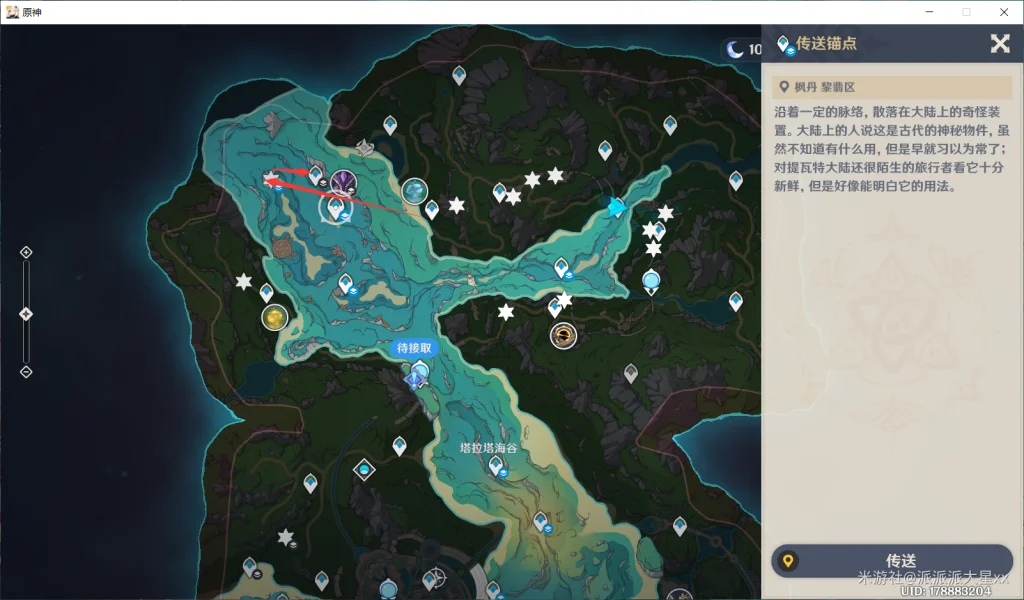Select the golden round marker near west coast
1024x600 pixels.
pyautogui.click(x=274, y=318)
